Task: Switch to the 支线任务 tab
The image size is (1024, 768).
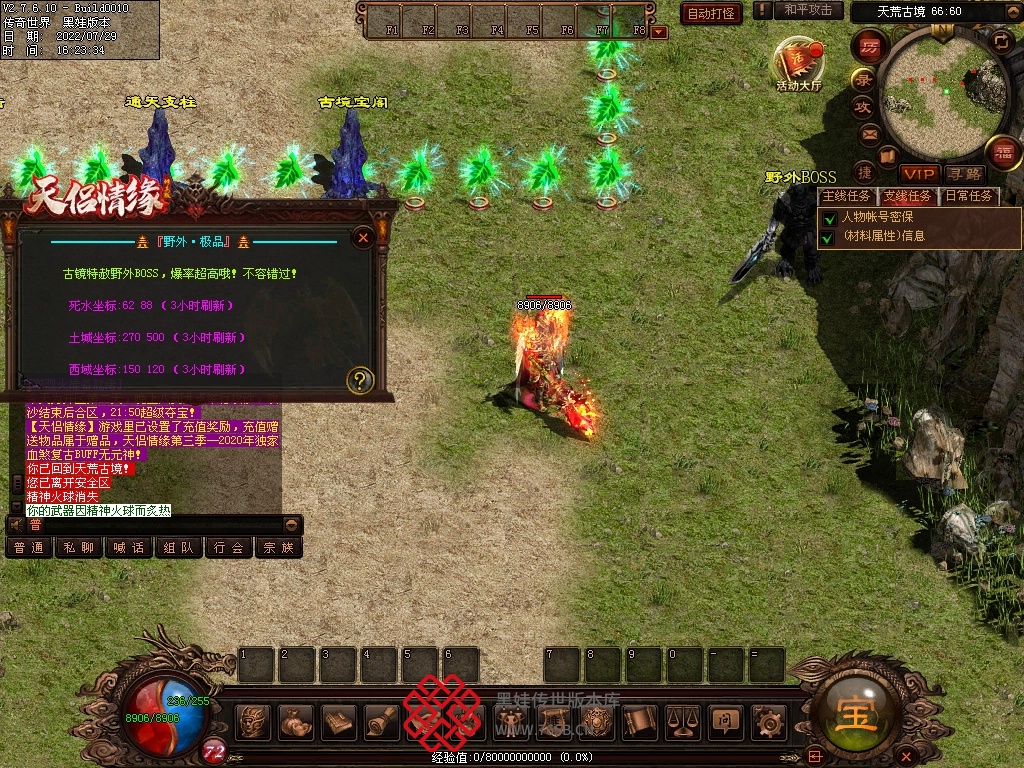Action: (907, 196)
